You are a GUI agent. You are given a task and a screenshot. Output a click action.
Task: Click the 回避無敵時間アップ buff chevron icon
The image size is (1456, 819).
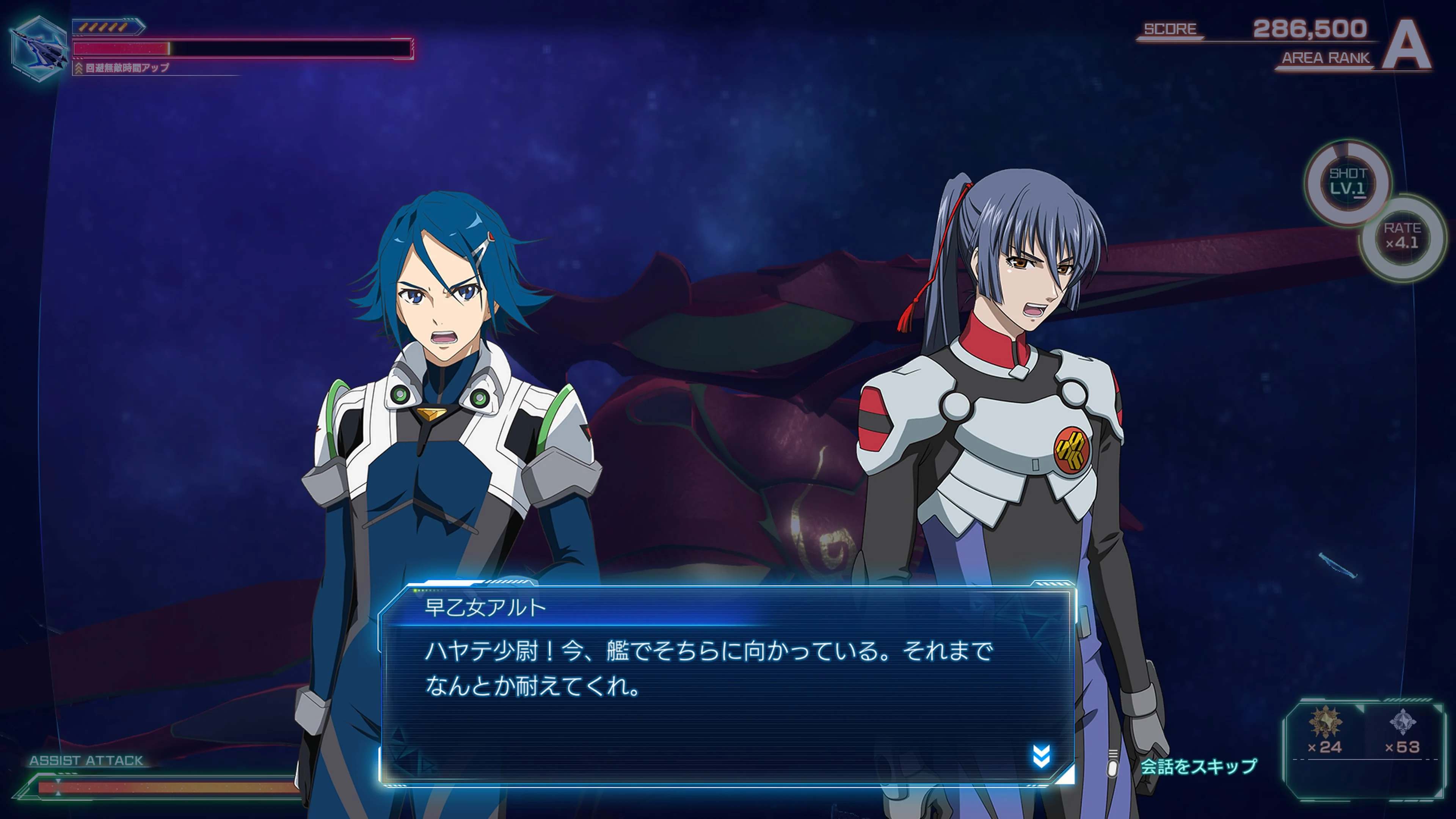tap(79, 68)
